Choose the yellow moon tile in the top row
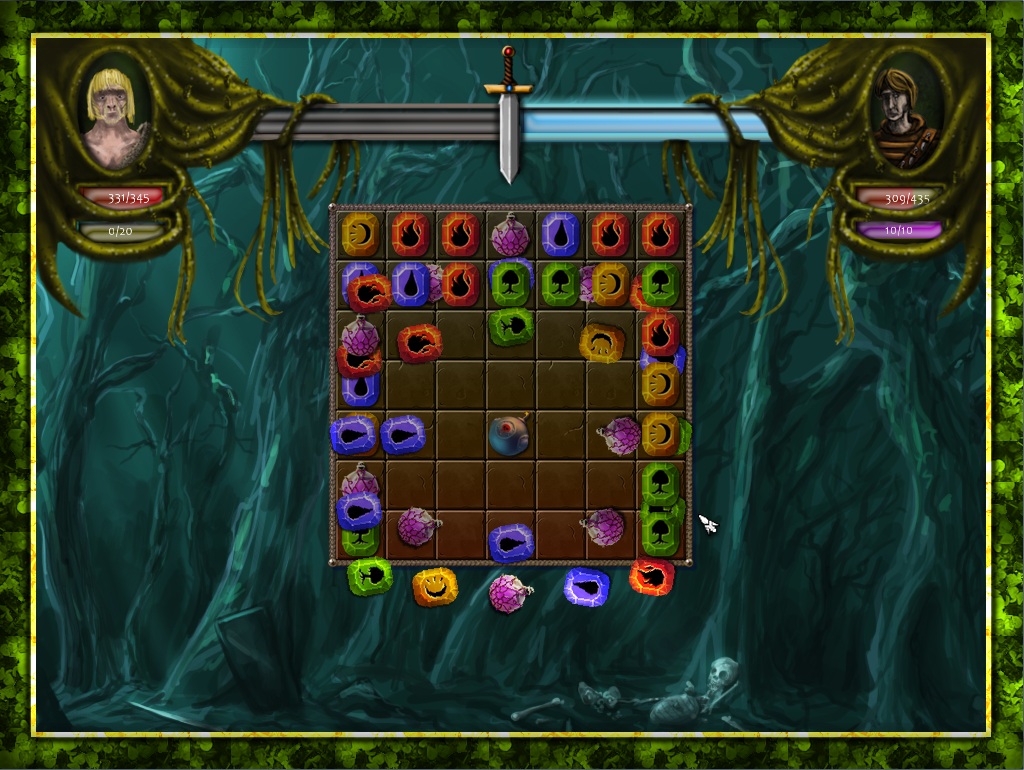 click(360, 234)
